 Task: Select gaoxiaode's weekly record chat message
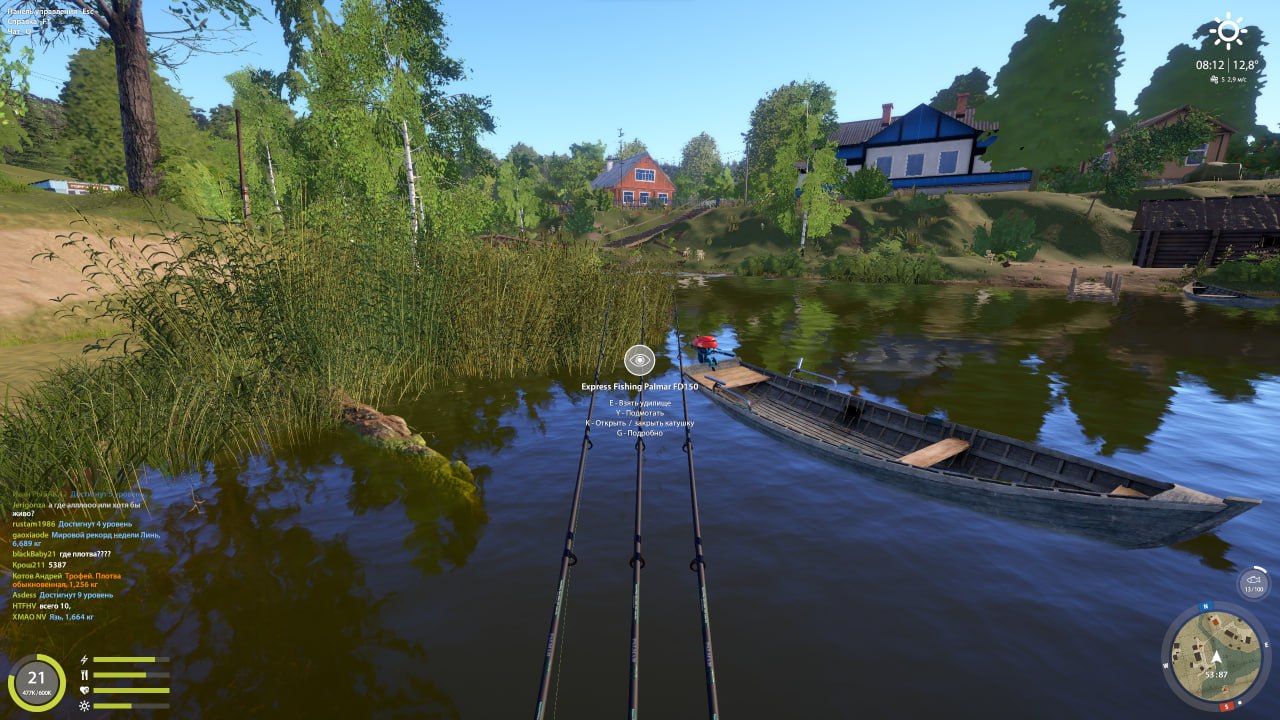(x=85, y=539)
